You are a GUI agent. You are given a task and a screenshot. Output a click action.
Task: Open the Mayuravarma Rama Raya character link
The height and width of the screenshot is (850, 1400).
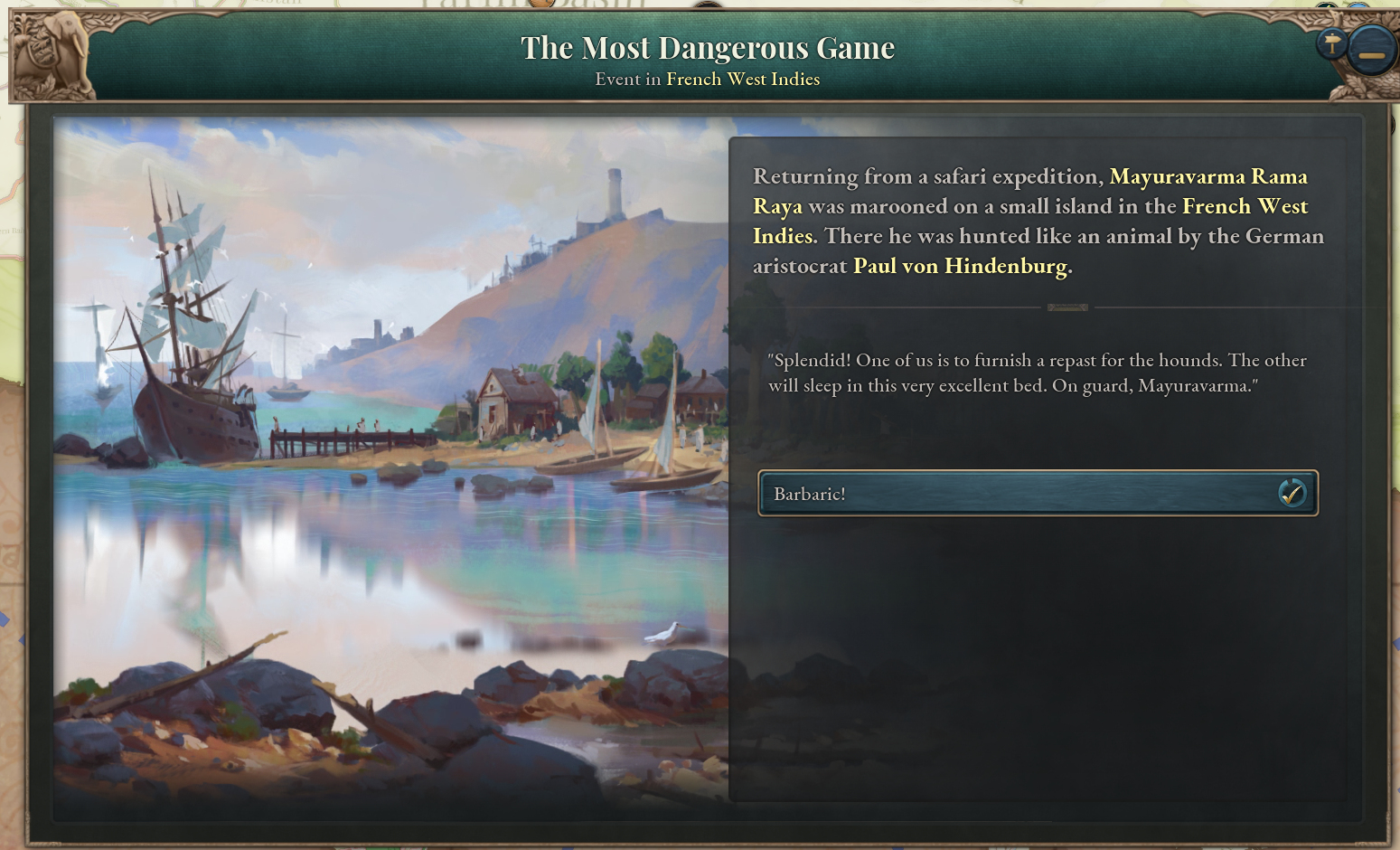click(x=1207, y=176)
